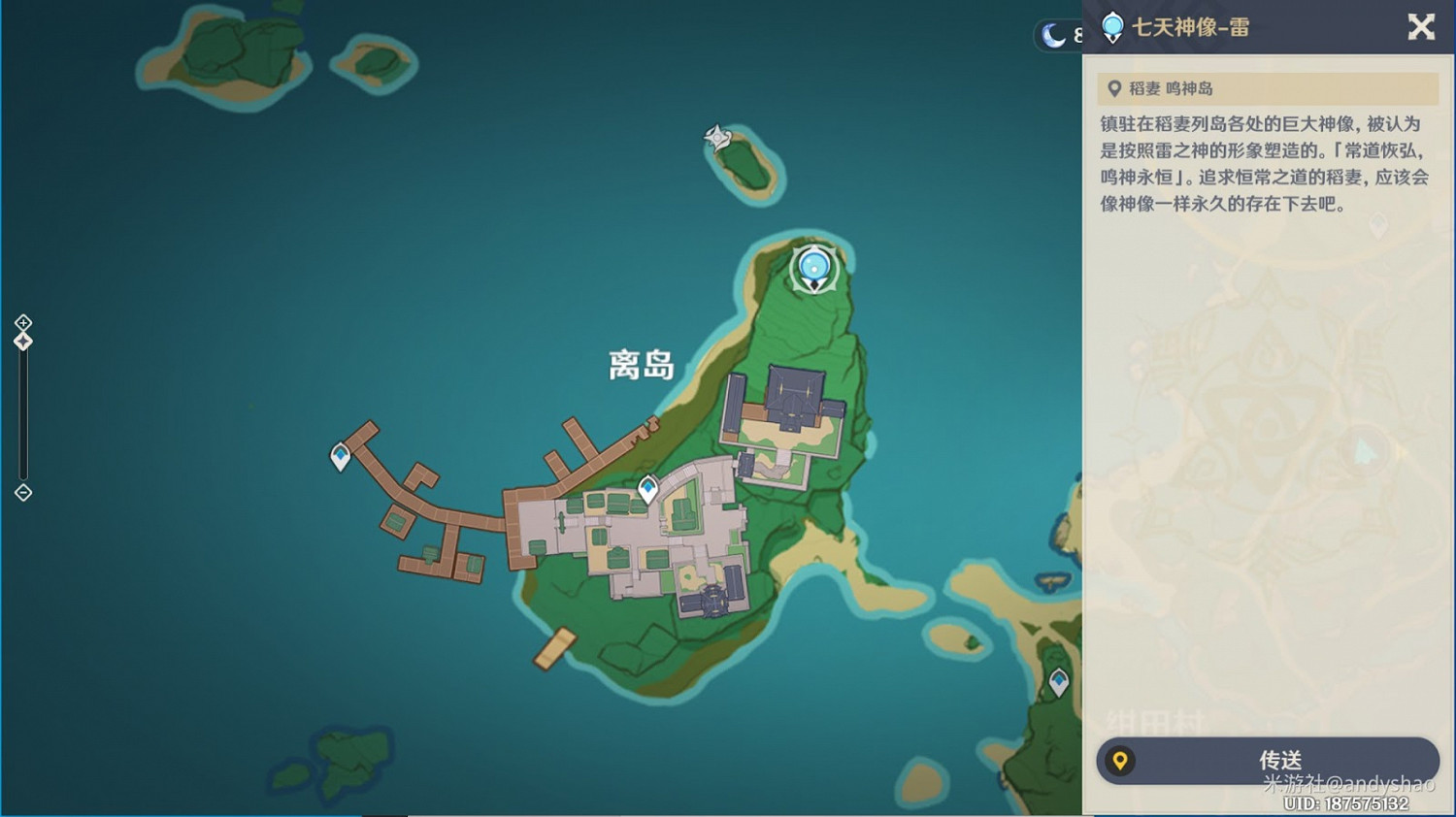Click the 稻妻 鸣神岛 location banner
This screenshot has height=817, width=1456.
(x=1262, y=87)
